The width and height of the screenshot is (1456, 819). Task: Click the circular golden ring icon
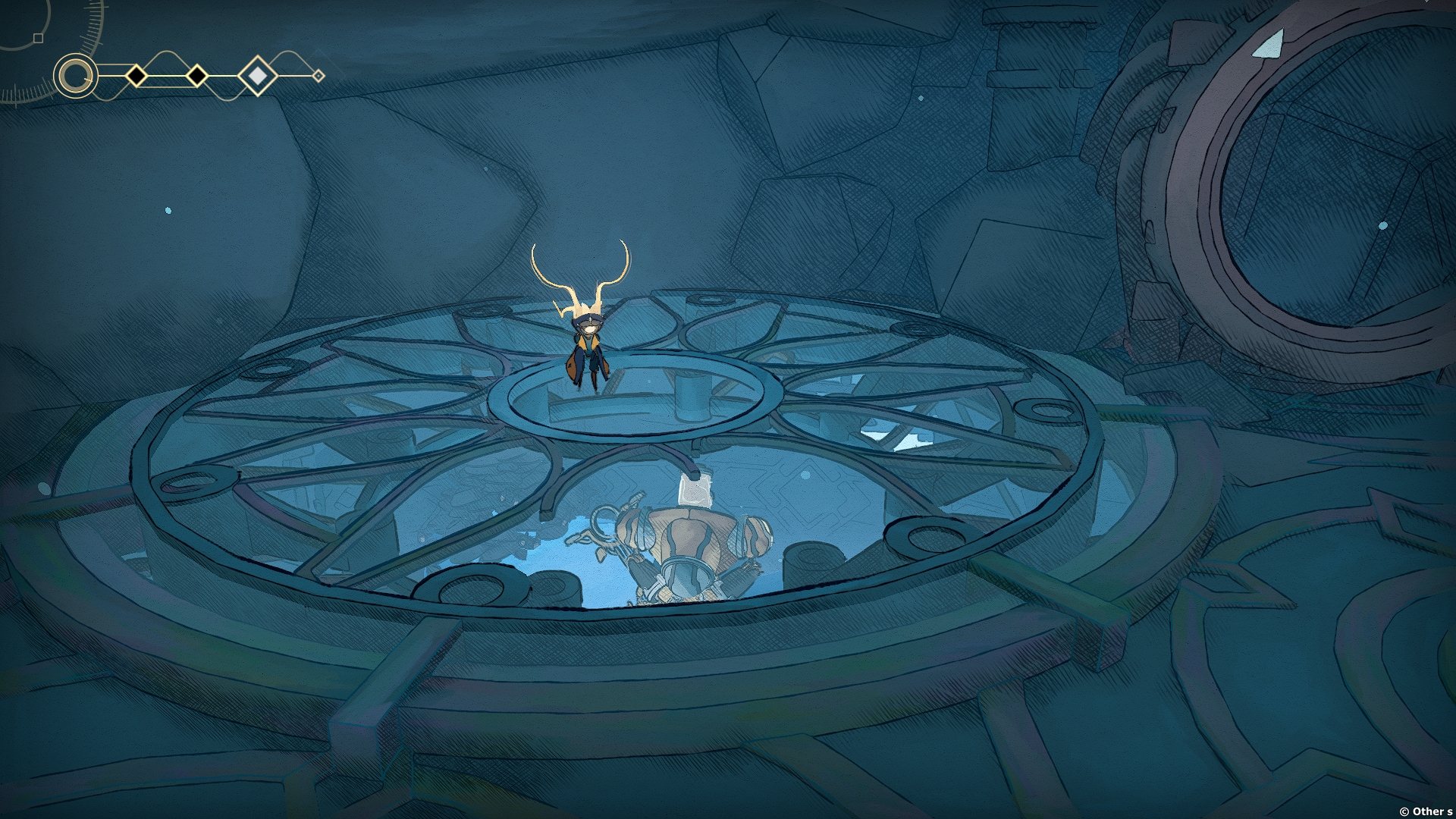pyautogui.click(x=75, y=76)
